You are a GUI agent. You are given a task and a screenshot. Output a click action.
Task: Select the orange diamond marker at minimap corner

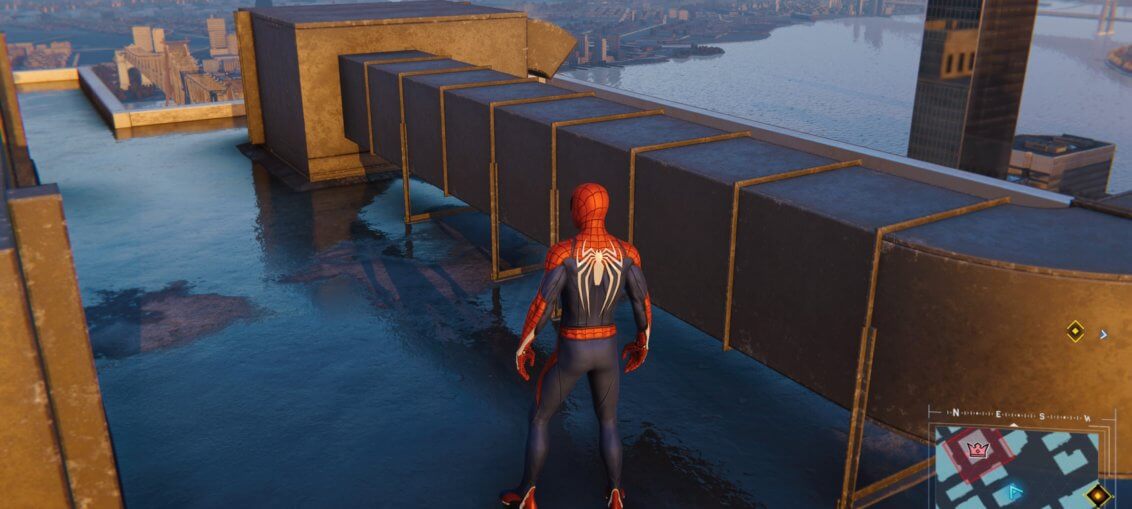pos(1099,494)
